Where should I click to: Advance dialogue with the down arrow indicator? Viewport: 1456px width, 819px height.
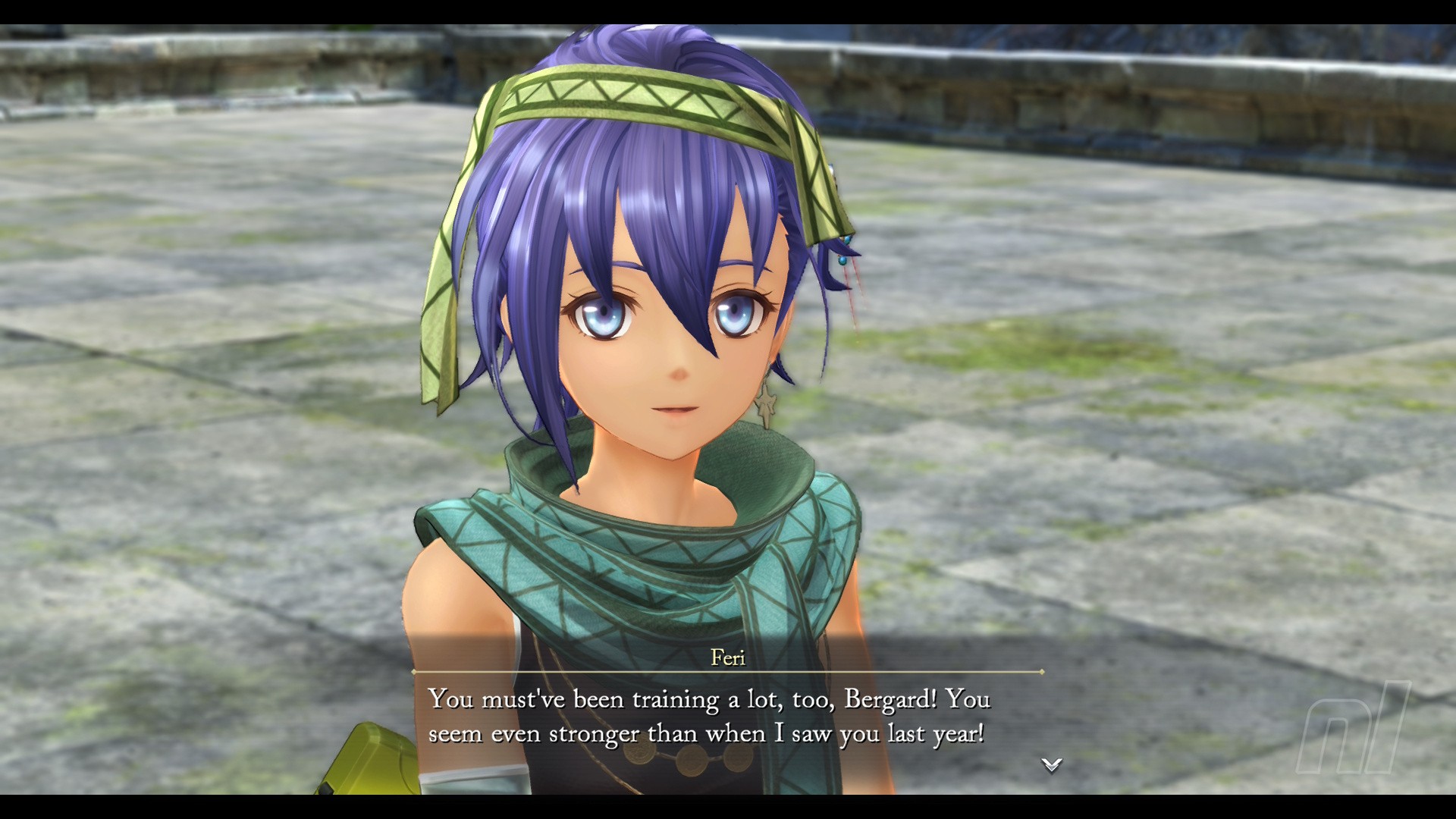(x=1051, y=764)
